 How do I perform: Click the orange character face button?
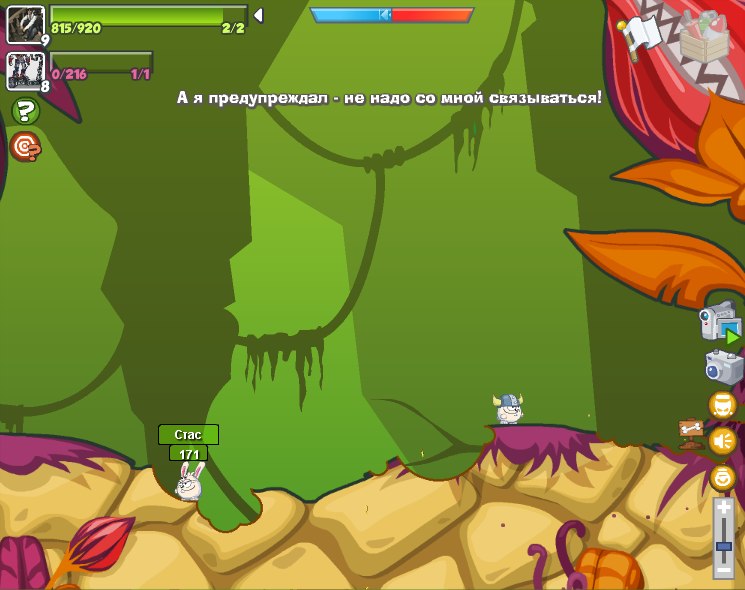coord(722,405)
